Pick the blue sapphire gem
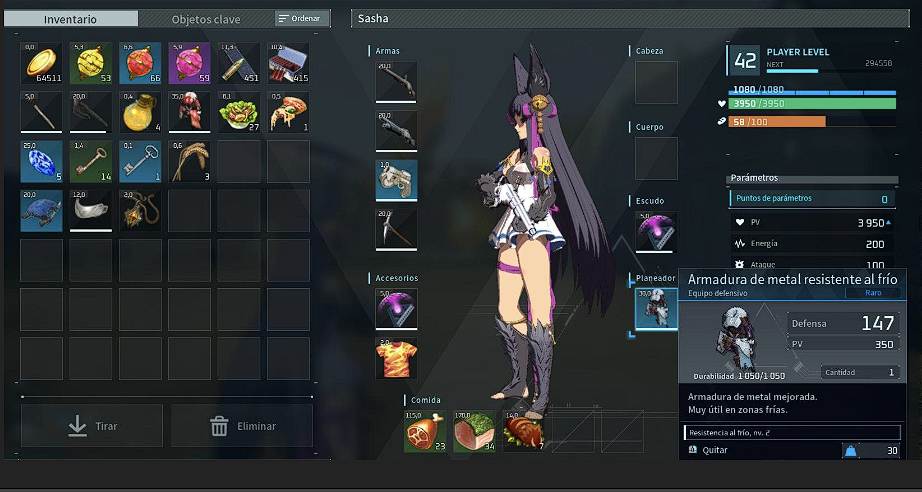The height and width of the screenshot is (492, 922). (42, 161)
